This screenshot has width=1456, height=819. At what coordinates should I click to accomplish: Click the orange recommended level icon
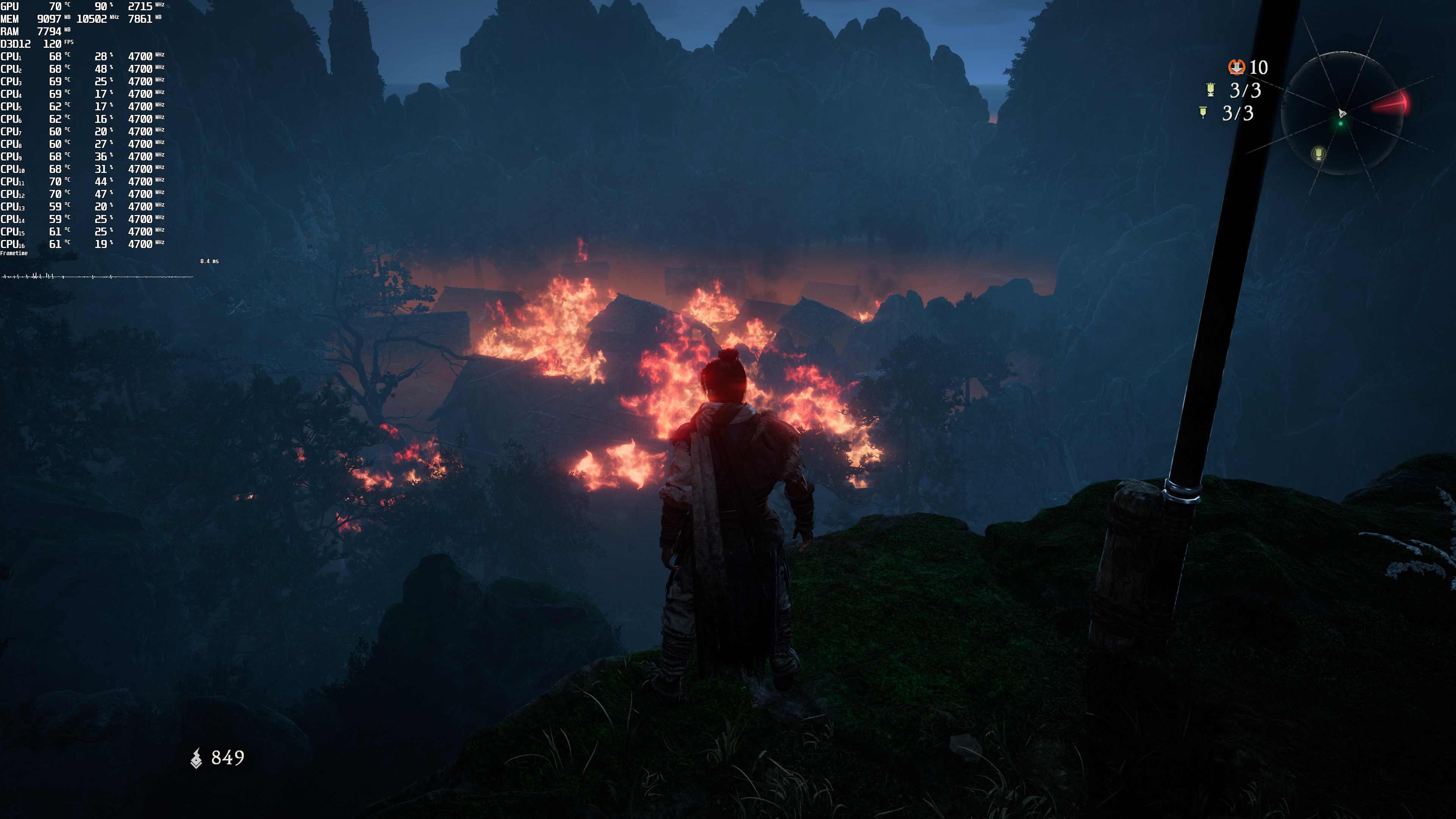click(1236, 67)
